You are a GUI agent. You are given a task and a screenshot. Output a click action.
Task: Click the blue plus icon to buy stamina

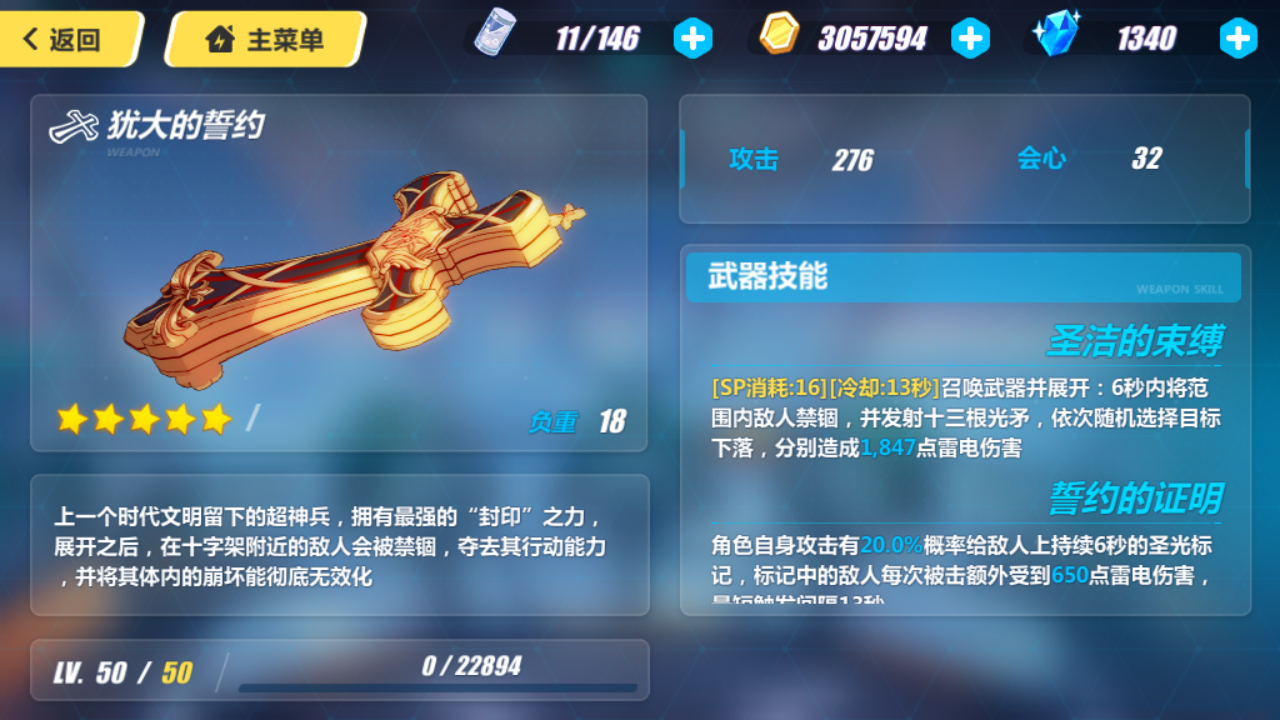[693, 38]
